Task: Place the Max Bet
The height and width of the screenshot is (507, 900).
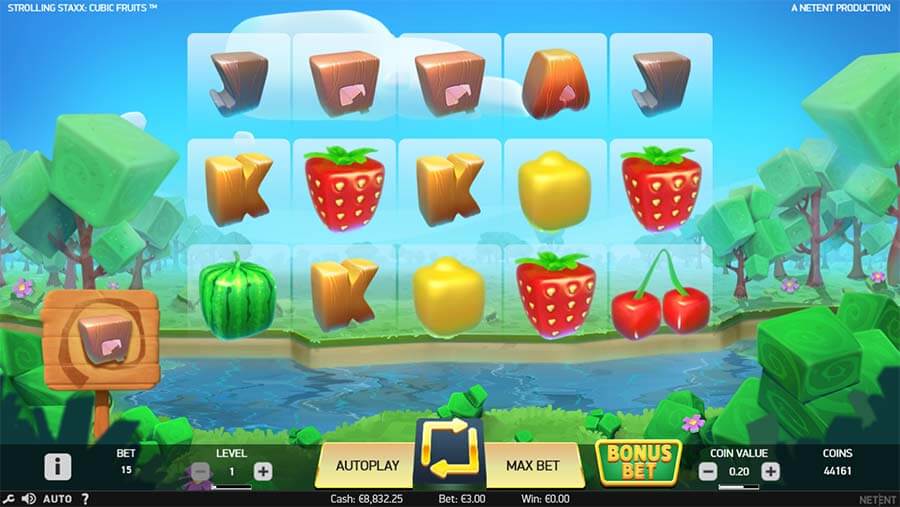Action: pos(533,465)
